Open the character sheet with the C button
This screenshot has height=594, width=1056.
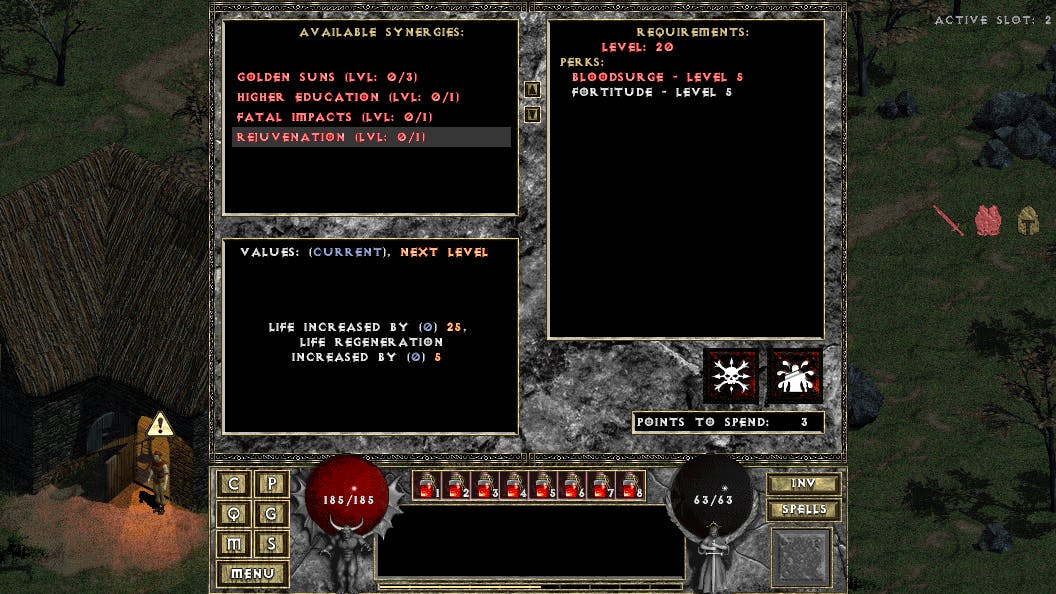tap(234, 484)
